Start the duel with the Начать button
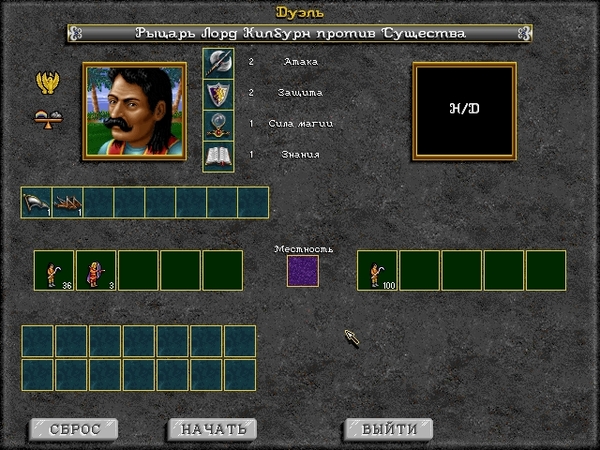 tap(213, 429)
